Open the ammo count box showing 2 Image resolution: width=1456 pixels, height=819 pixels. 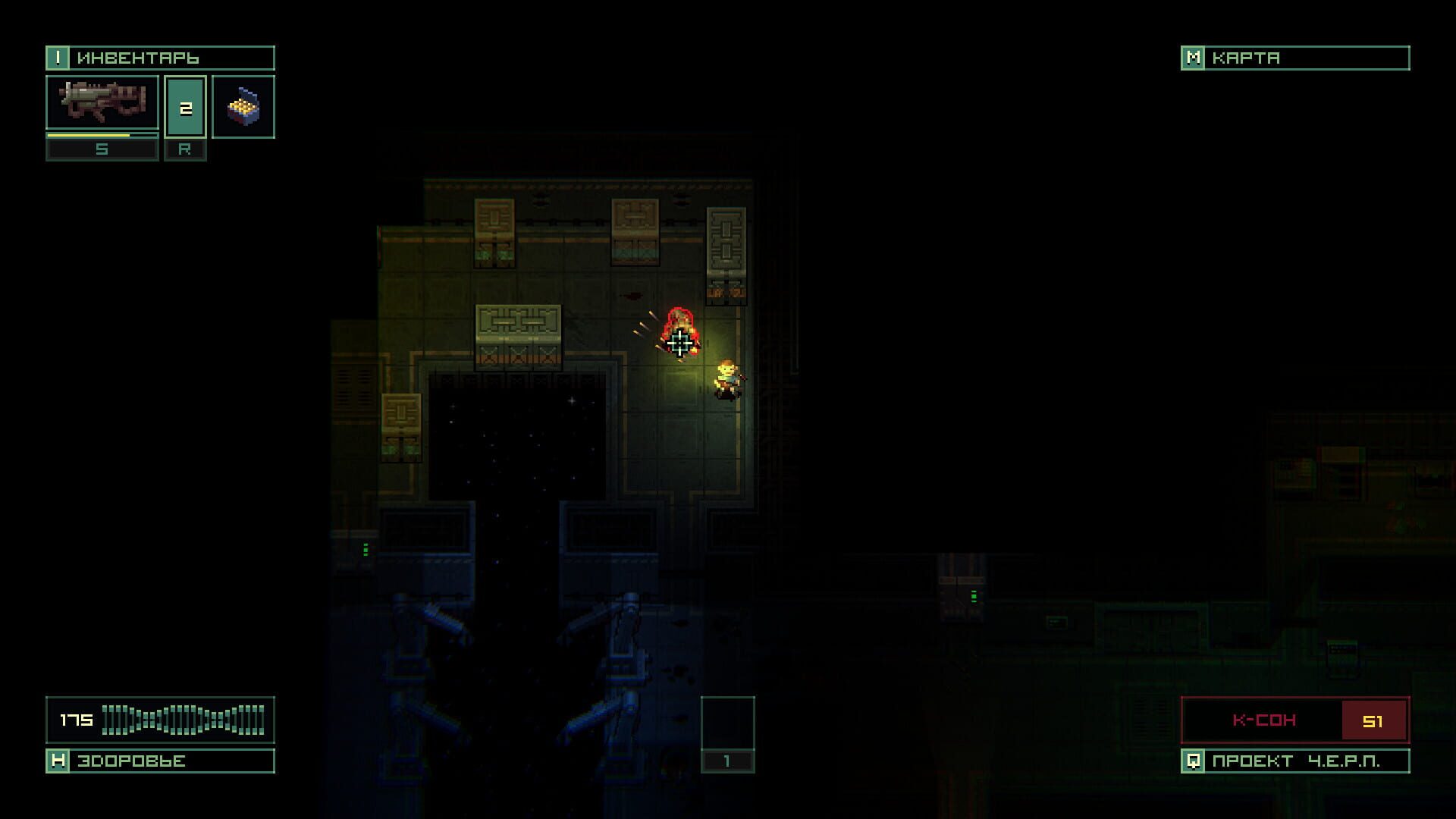(x=185, y=106)
